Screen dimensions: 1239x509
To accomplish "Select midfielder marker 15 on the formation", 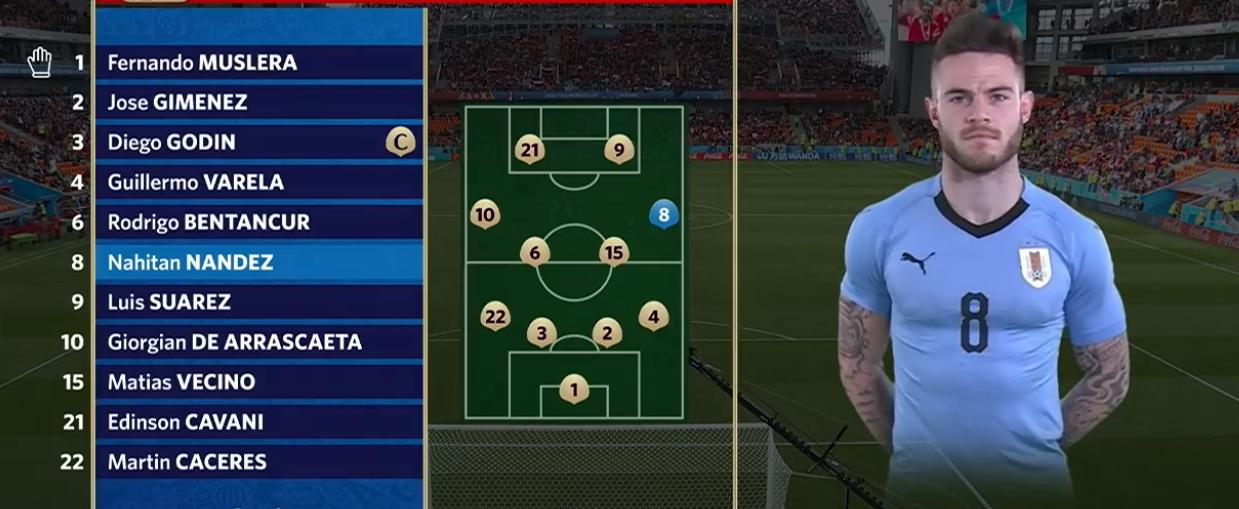I will tap(614, 253).
